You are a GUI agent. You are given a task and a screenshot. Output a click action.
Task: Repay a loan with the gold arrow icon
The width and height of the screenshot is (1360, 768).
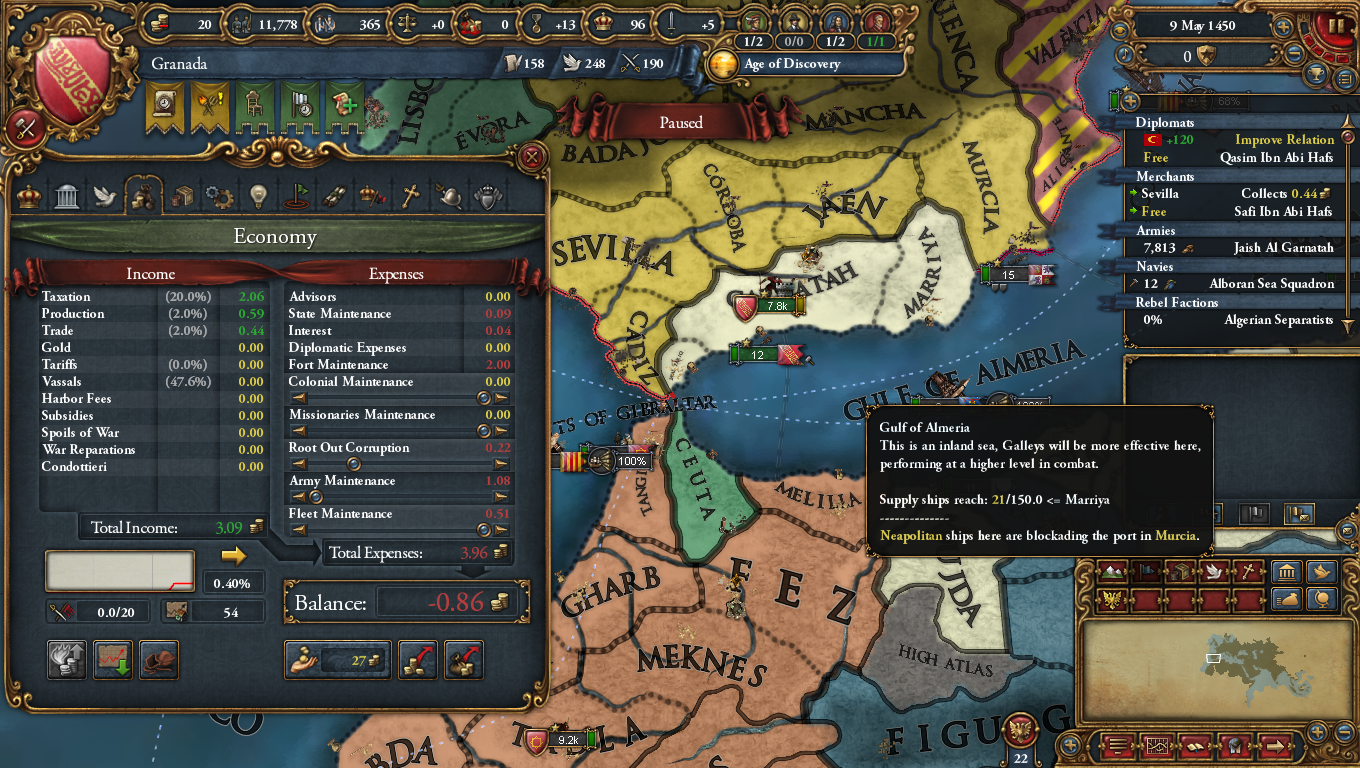(417, 660)
